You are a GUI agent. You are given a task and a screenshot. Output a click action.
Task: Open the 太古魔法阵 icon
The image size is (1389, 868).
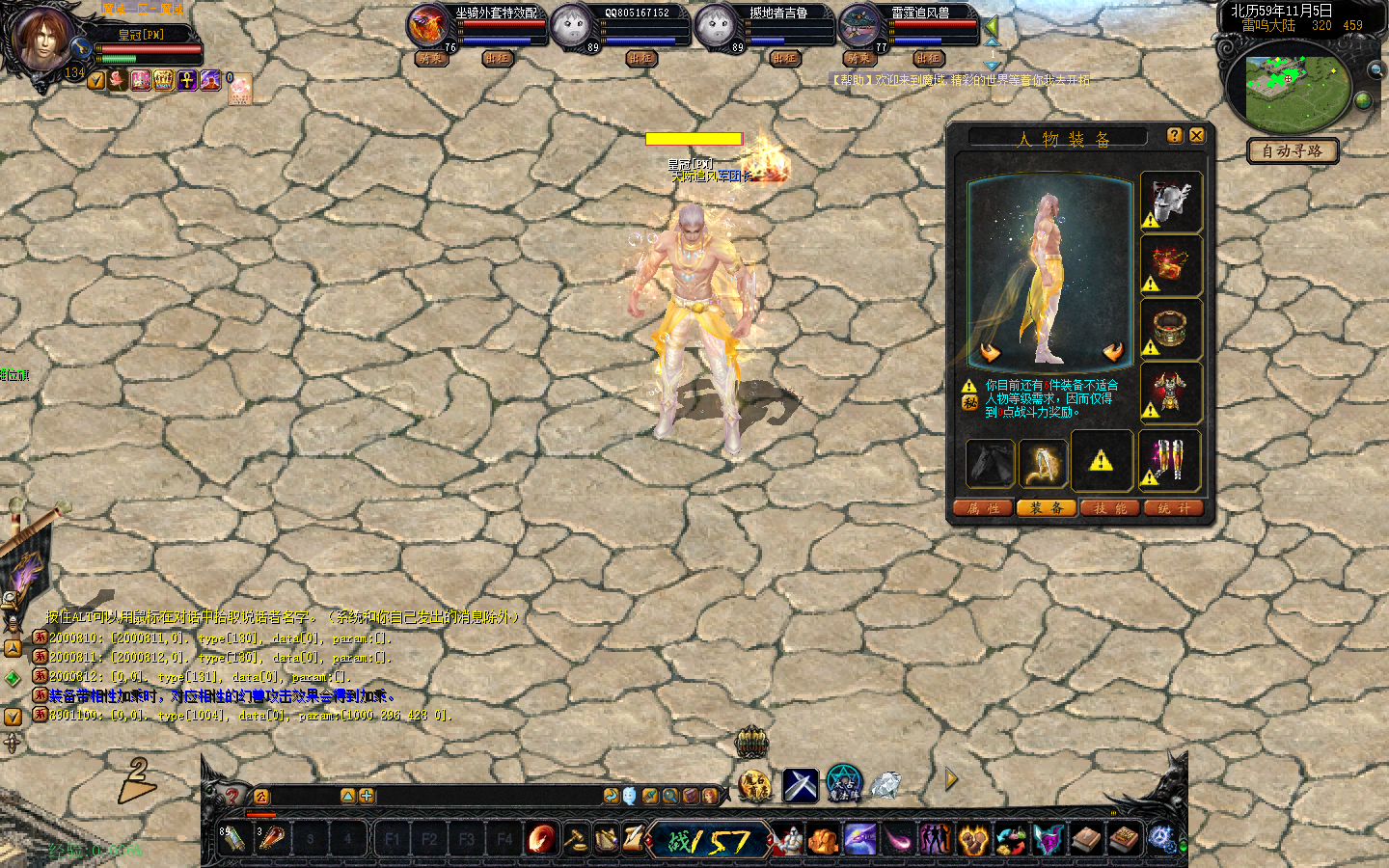click(844, 783)
